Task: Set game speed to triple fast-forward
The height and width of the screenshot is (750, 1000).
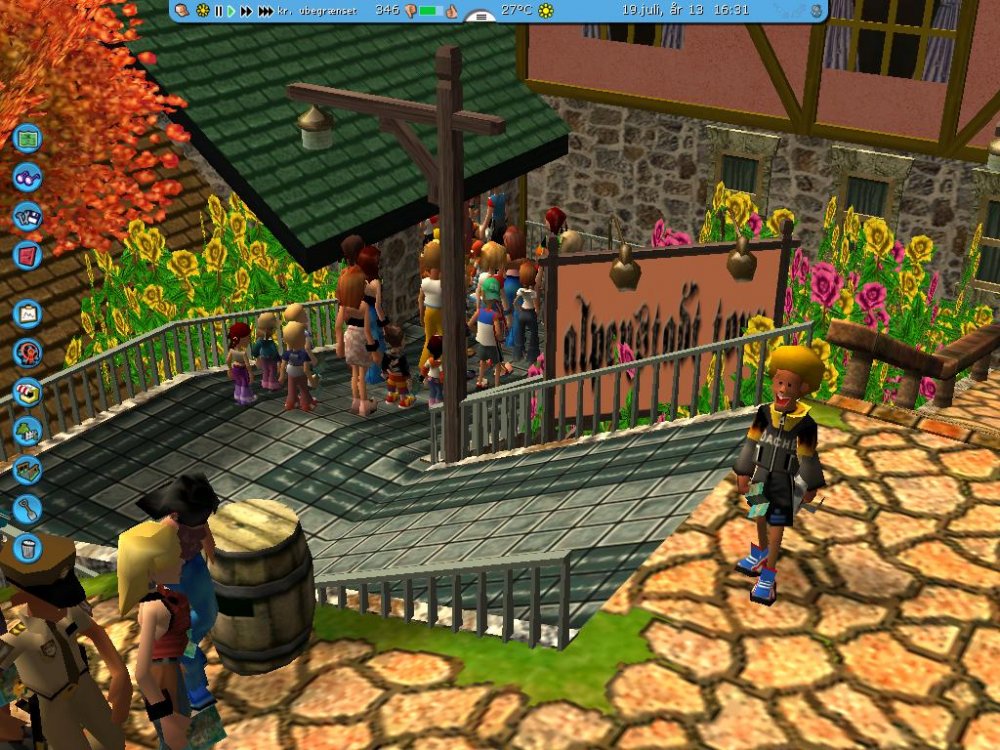Action: point(265,11)
